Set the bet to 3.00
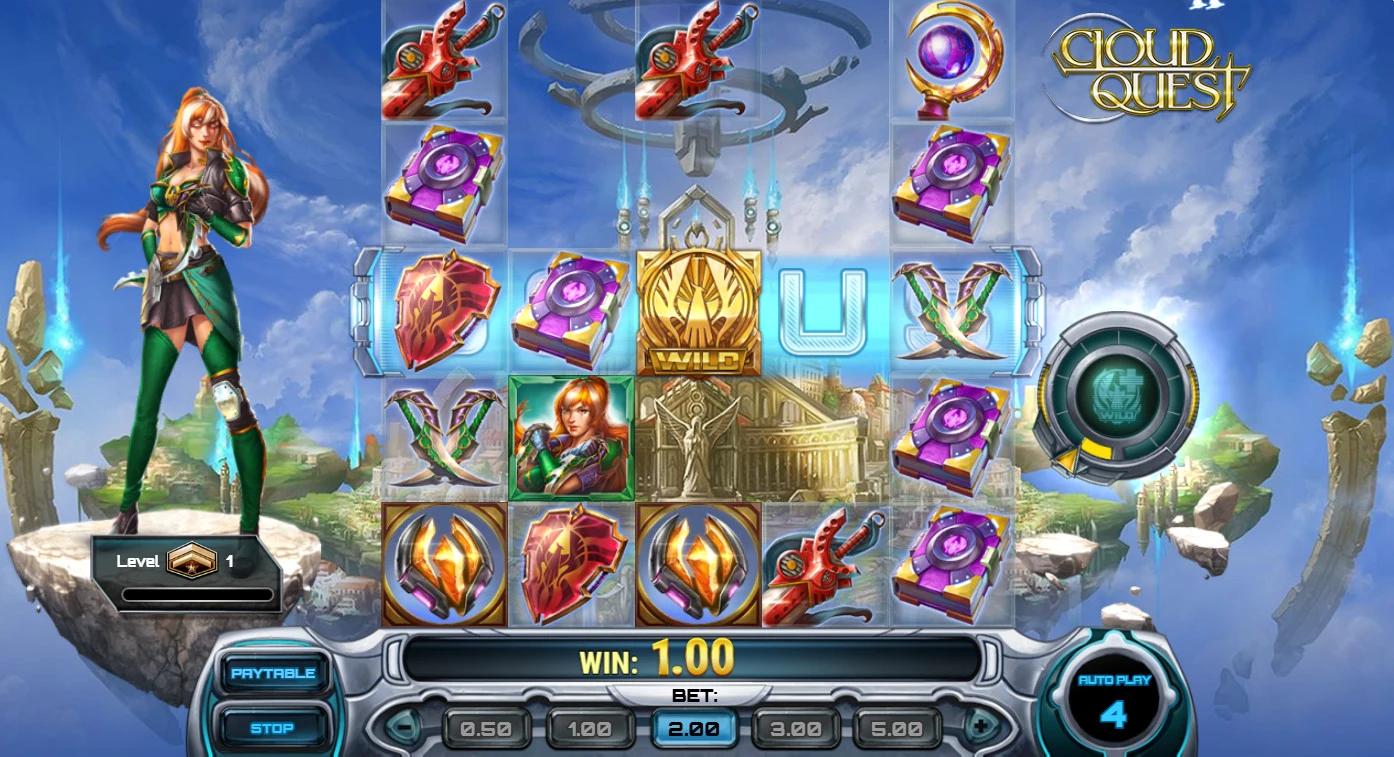The width and height of the screenshot is (1394, 757). coord(797,729)
